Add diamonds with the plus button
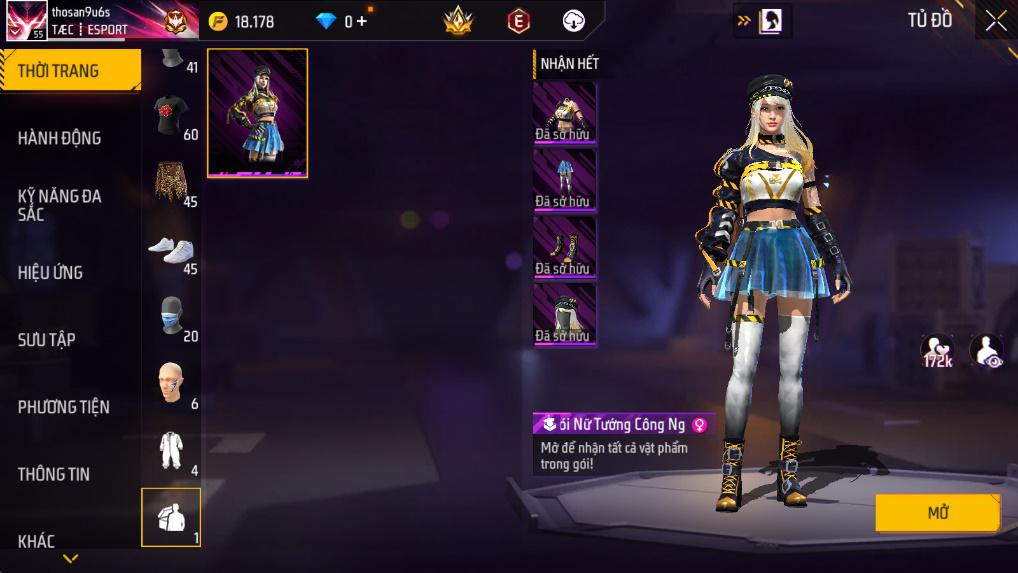The image size is (1018, 573). [362, 21]
